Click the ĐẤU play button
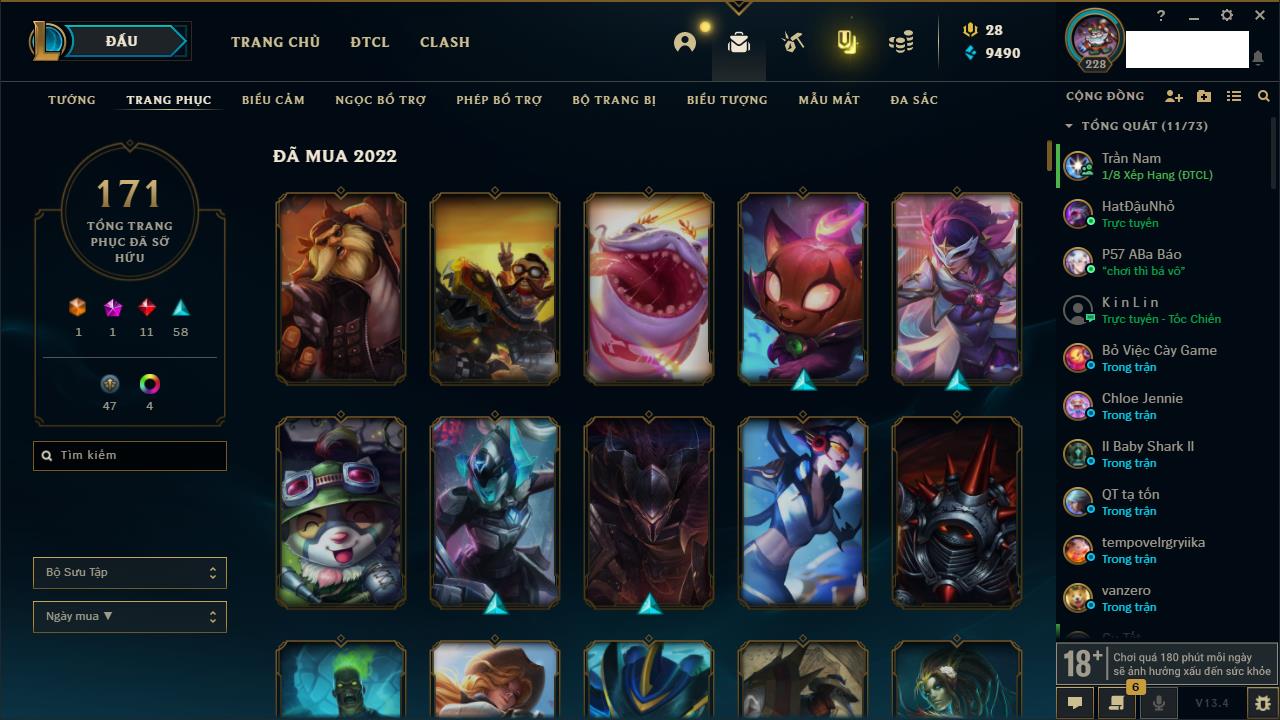 coord(122,41)
